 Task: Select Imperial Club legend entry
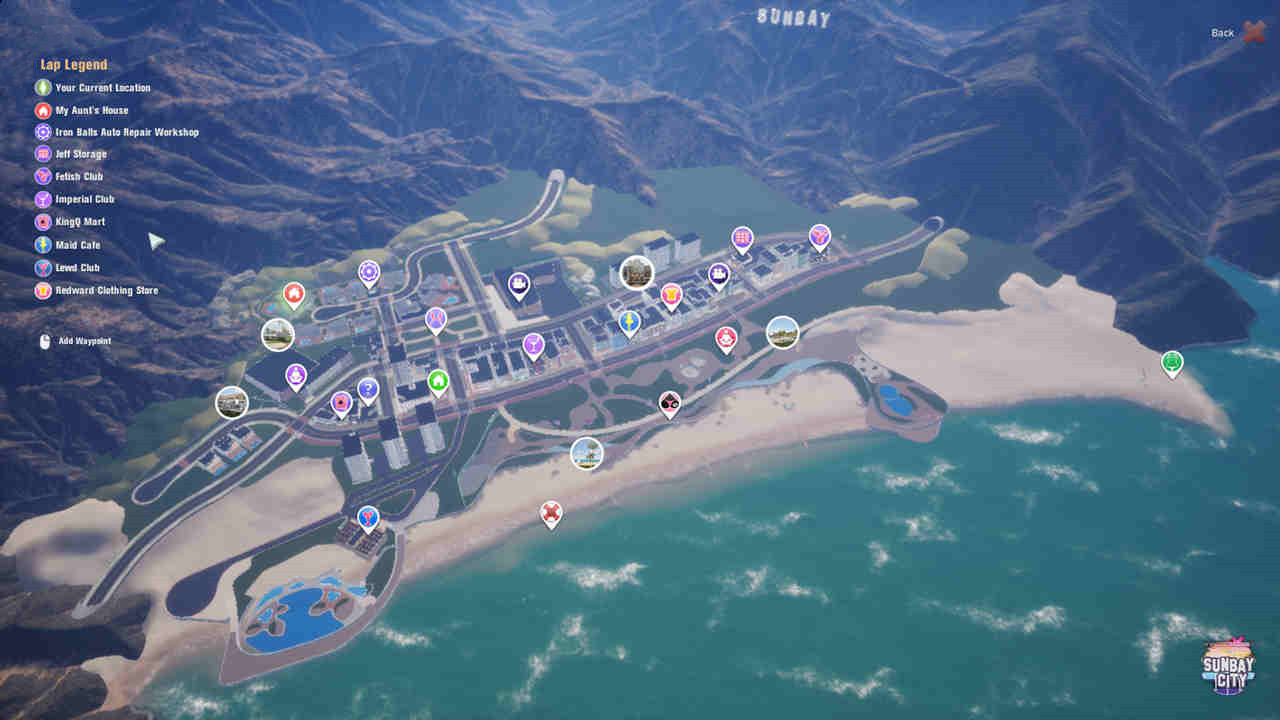tap(84, 199)
